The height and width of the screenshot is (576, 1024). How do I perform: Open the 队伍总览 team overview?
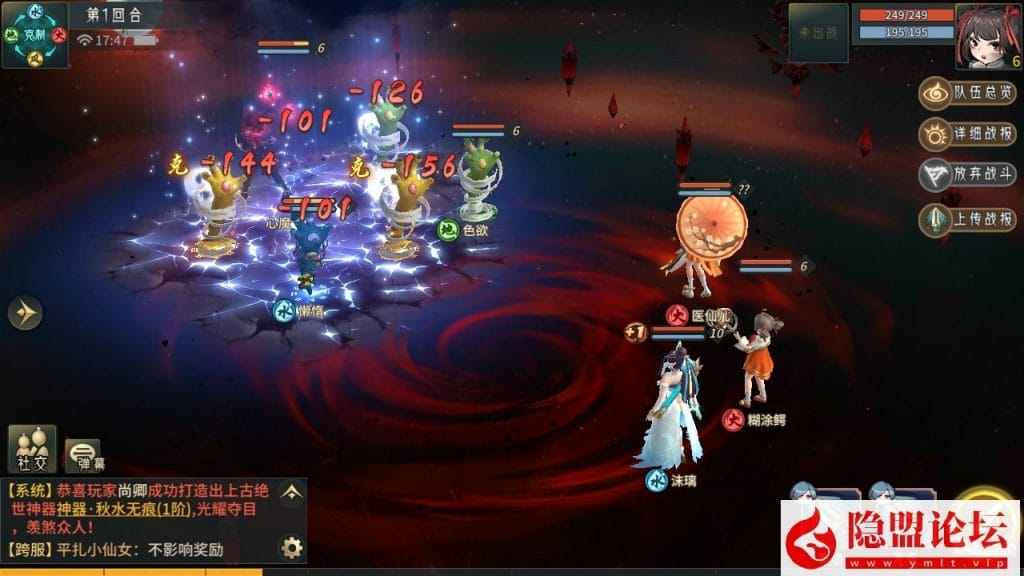tap(967, 93)
